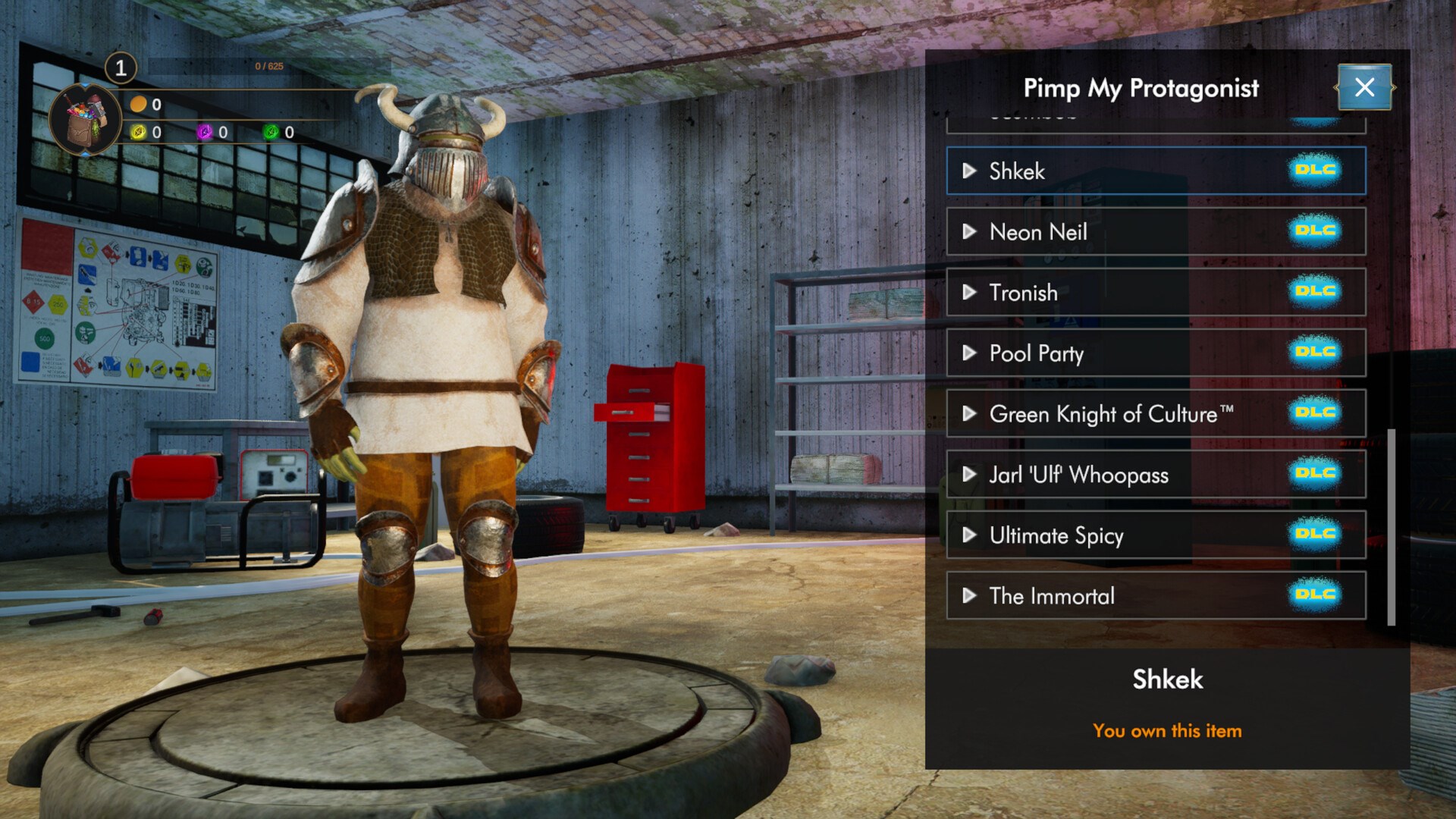Expand the Shkek skin entry
The height and width of the screenshot is (819, 1456).
pos(968,171)
